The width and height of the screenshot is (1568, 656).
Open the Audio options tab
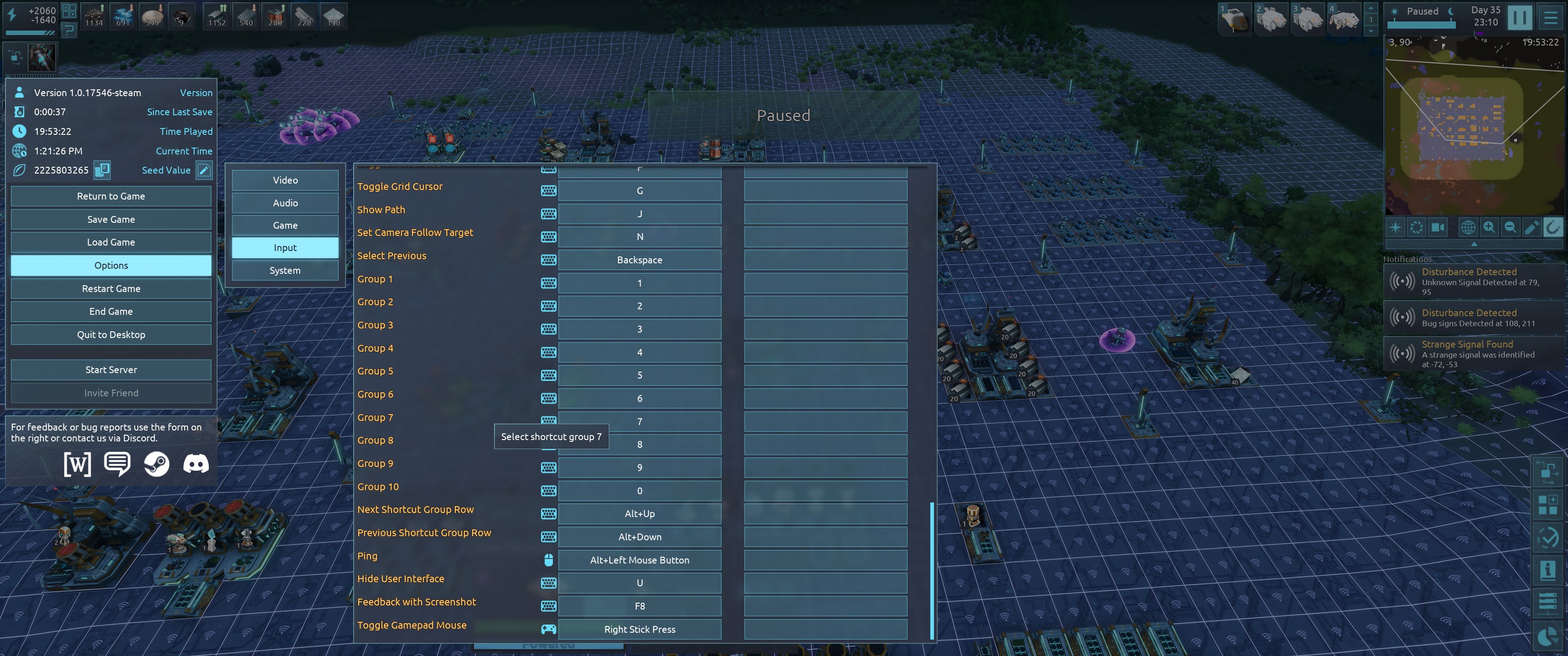click(x=285, y=203)
